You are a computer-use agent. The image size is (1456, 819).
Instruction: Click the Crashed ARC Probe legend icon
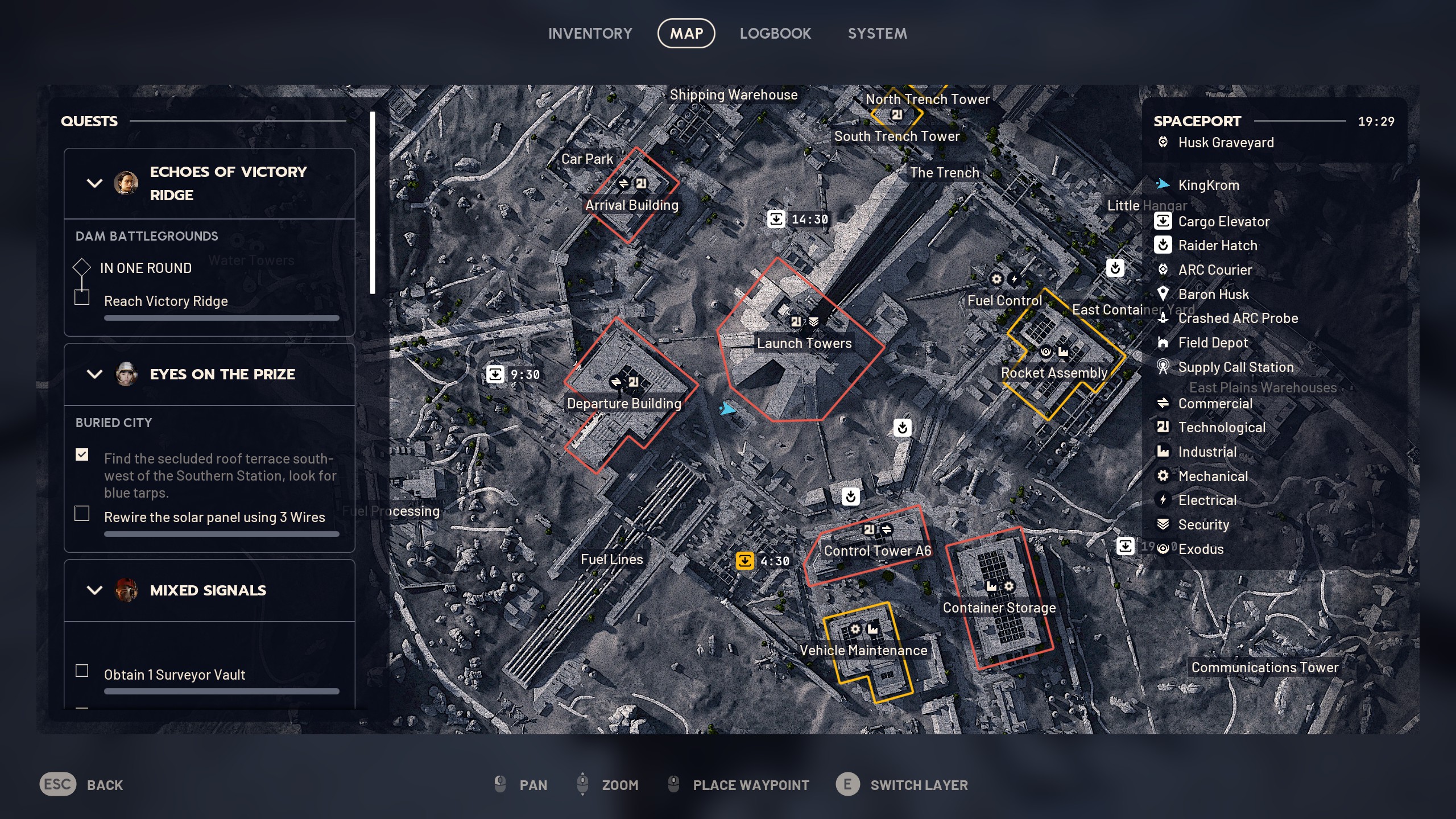click(1164, 318)
